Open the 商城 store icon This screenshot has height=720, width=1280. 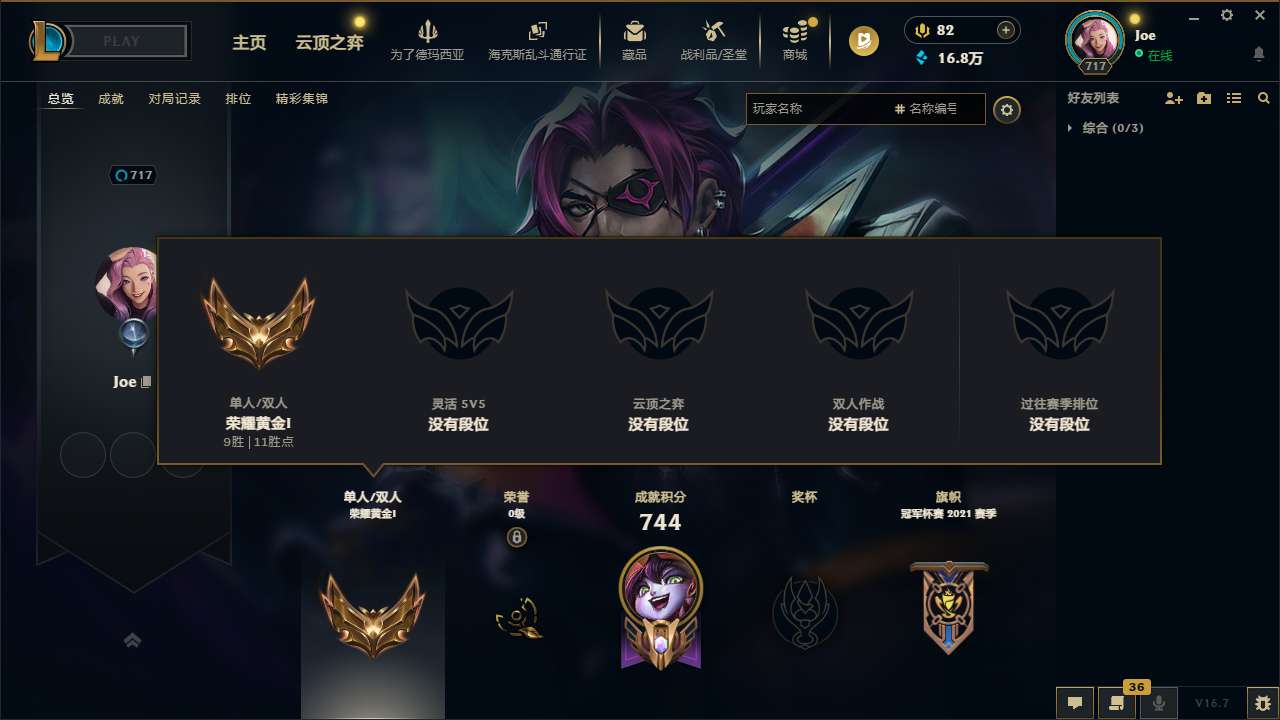(795, 32)
